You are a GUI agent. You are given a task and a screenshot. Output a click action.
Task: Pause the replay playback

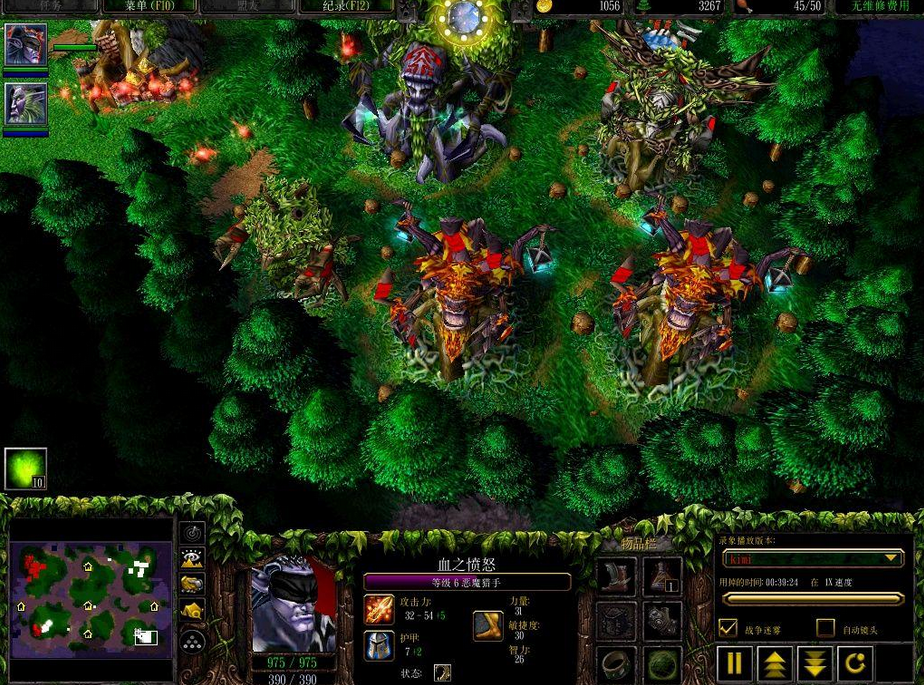pos(735,663)
